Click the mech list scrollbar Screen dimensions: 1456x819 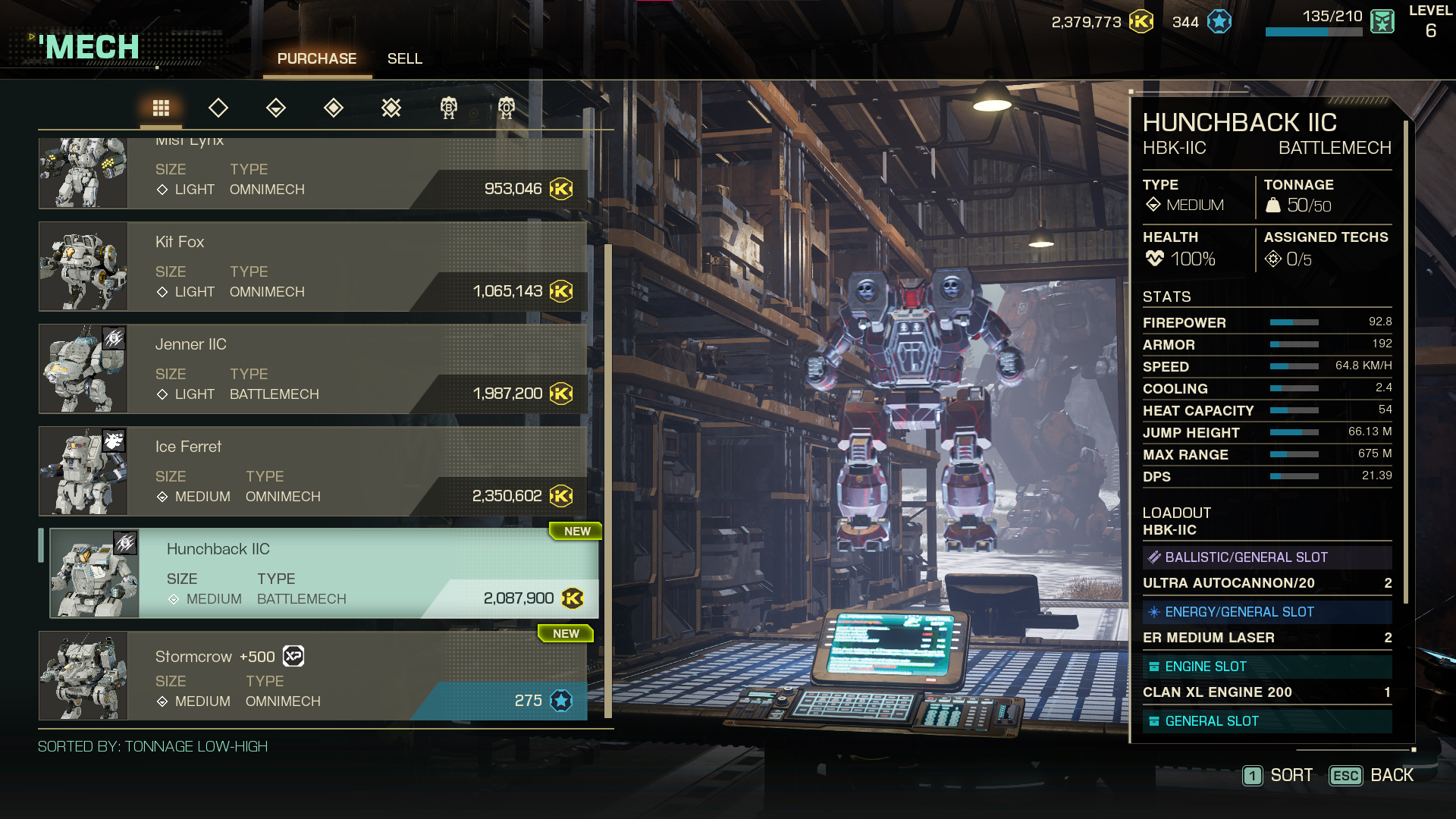coord(608,479)
